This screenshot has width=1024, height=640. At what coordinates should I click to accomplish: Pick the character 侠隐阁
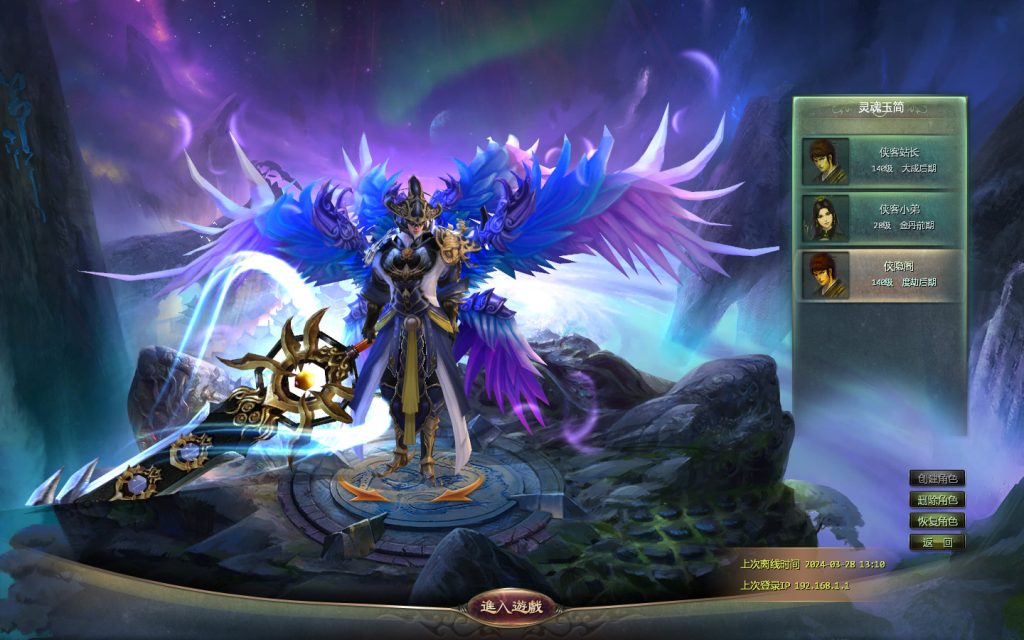click(x=880, y=275)
